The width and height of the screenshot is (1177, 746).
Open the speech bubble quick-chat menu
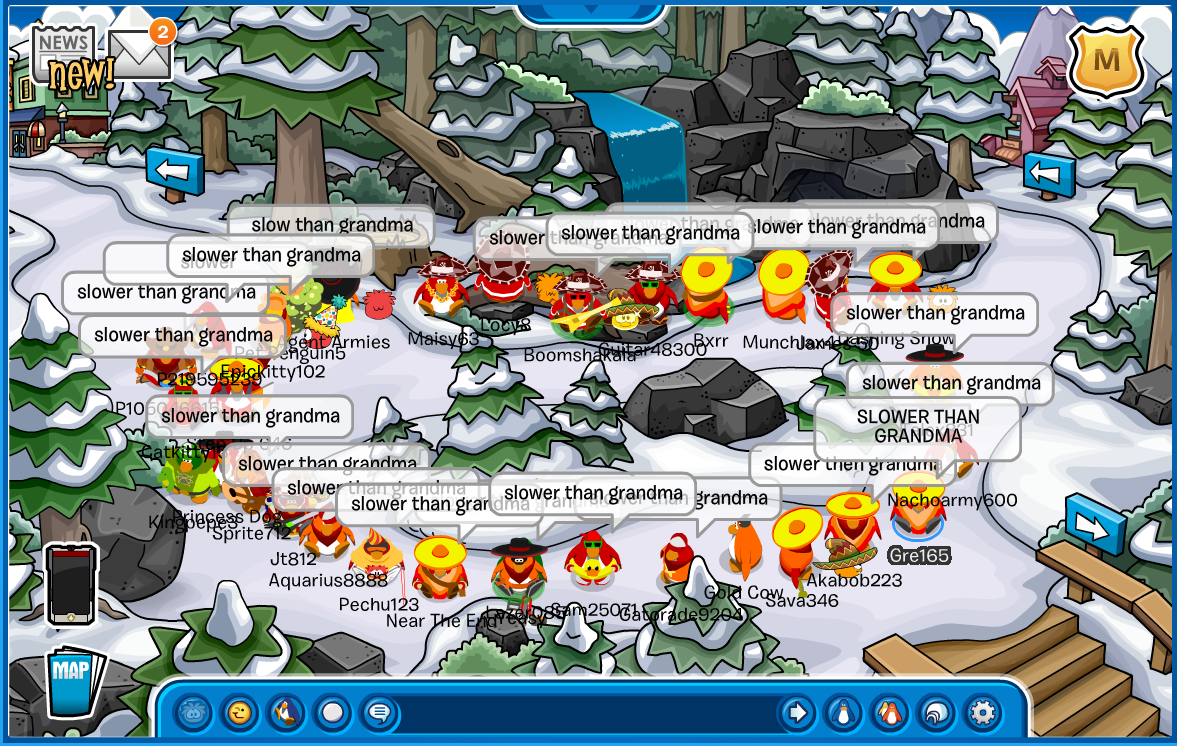380,713
